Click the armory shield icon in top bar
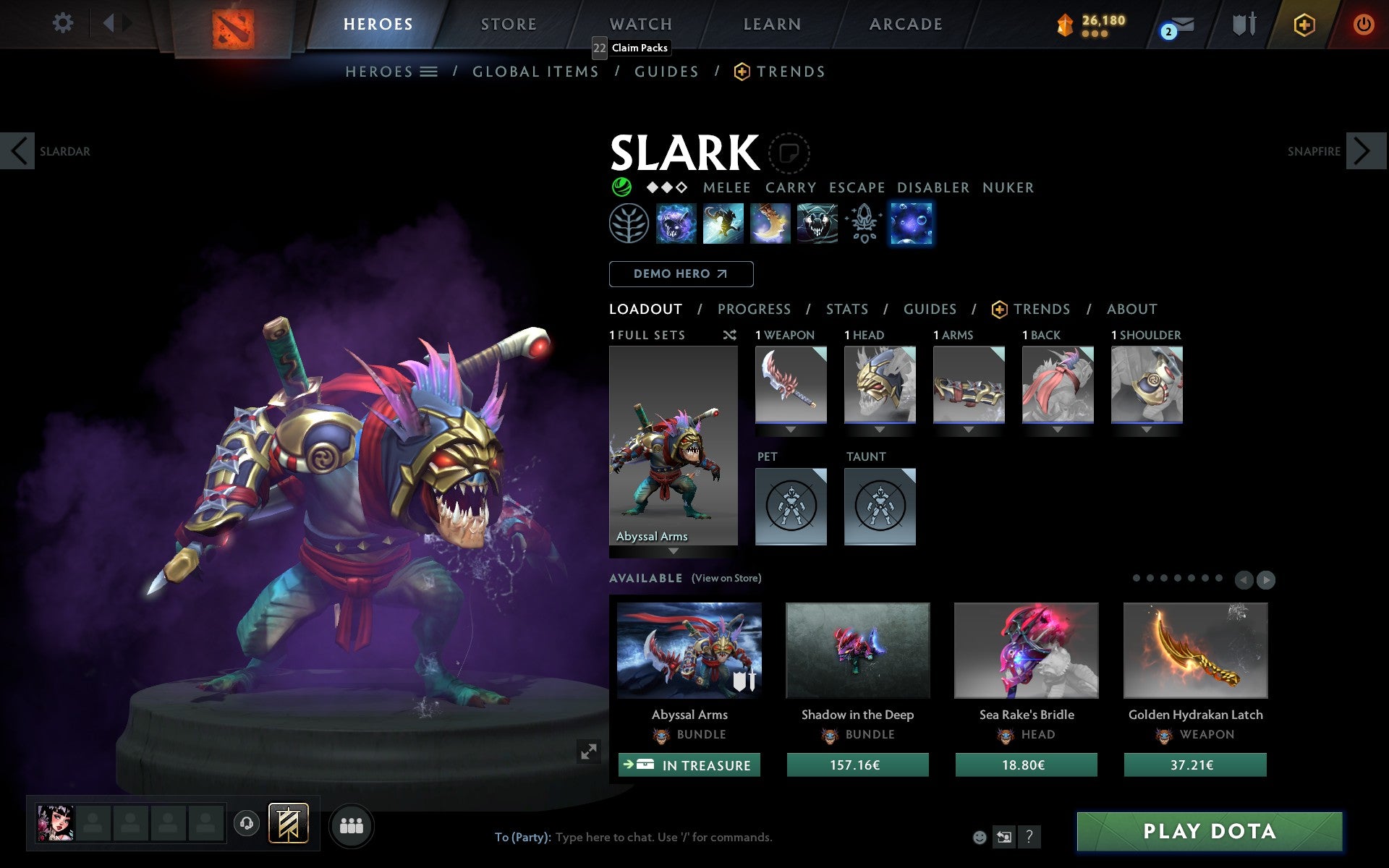This screenshot has height=868, width=1389. pos(1242,23)
